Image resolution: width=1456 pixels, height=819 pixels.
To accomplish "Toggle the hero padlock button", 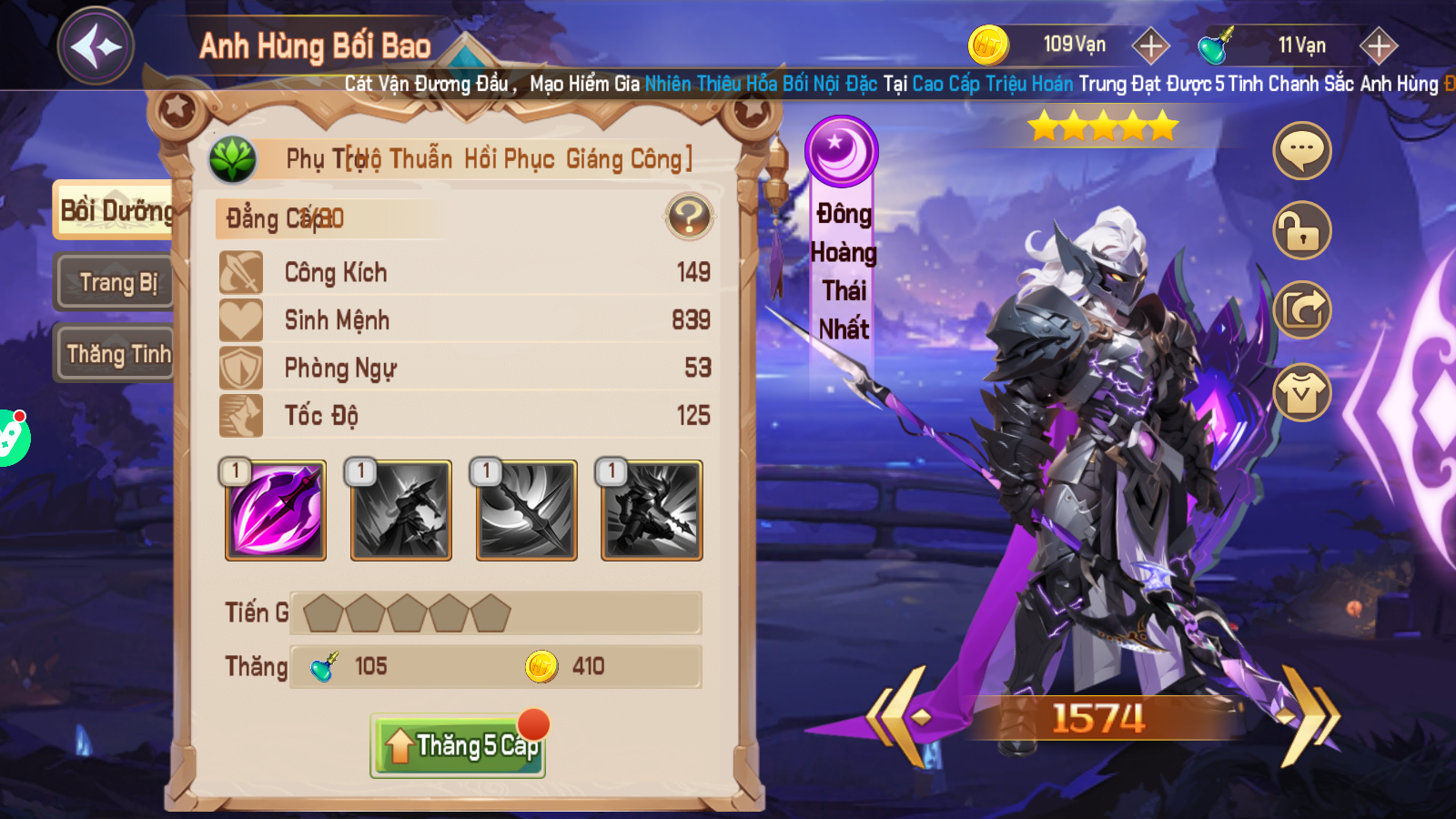I will [x=1301, y=230].
